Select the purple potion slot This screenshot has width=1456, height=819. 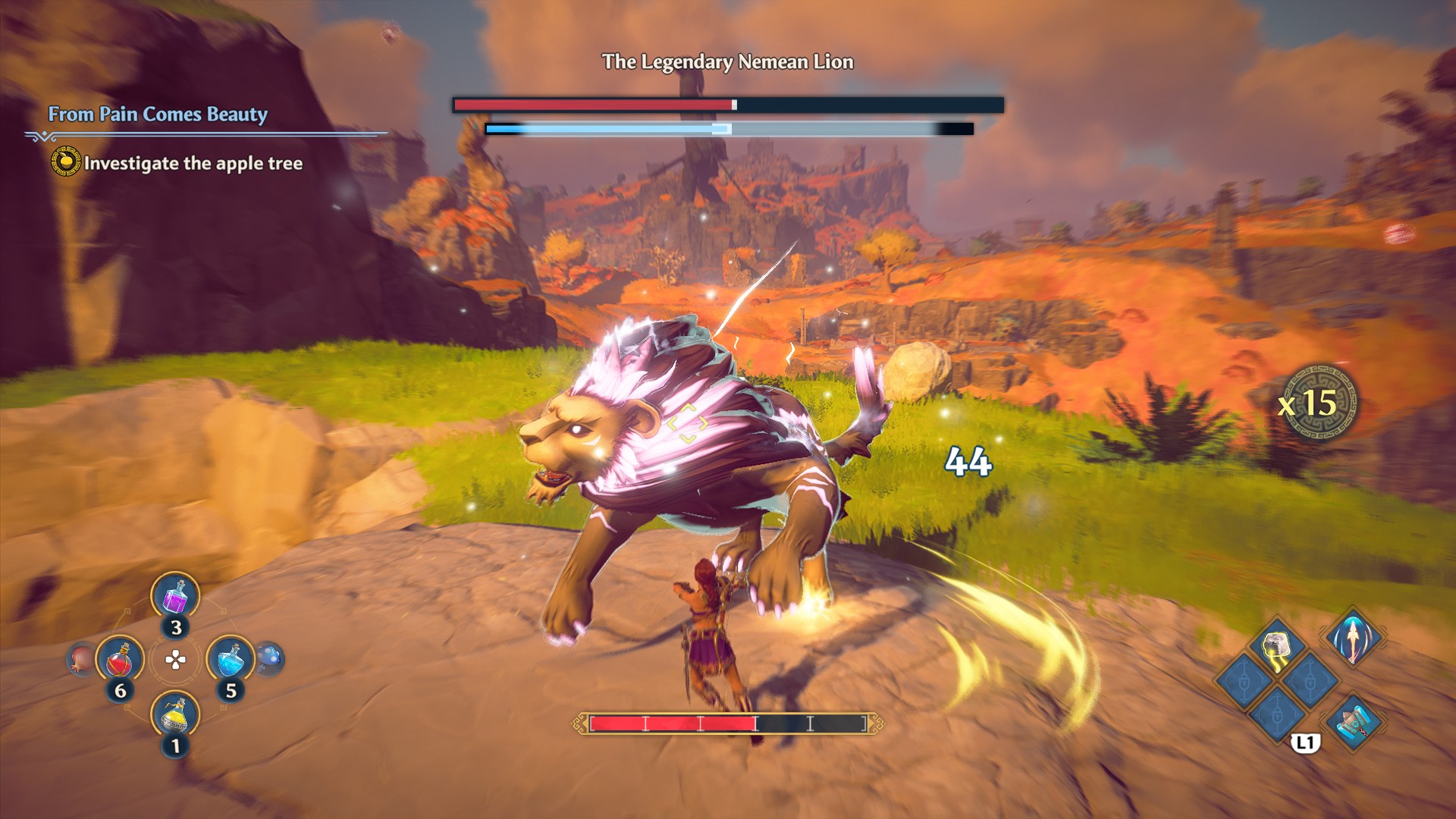point(175,596)
